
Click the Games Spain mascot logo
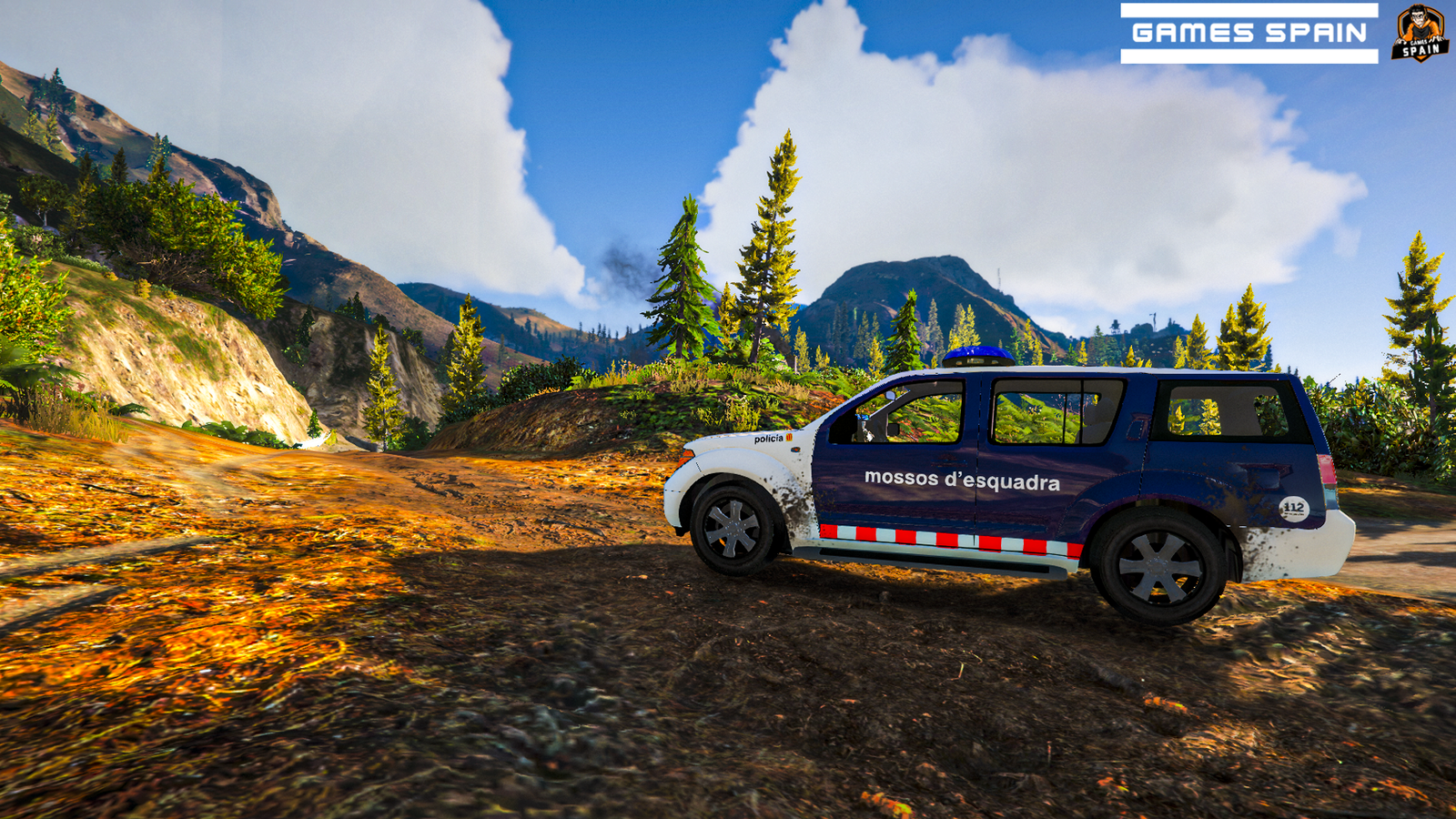coord(1420,33)
